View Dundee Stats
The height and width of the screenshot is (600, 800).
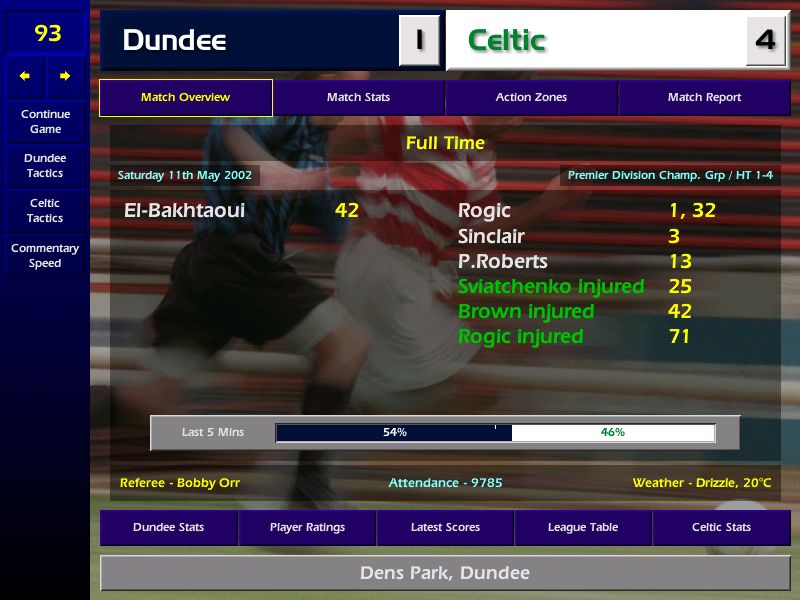[x=168, y=527]
